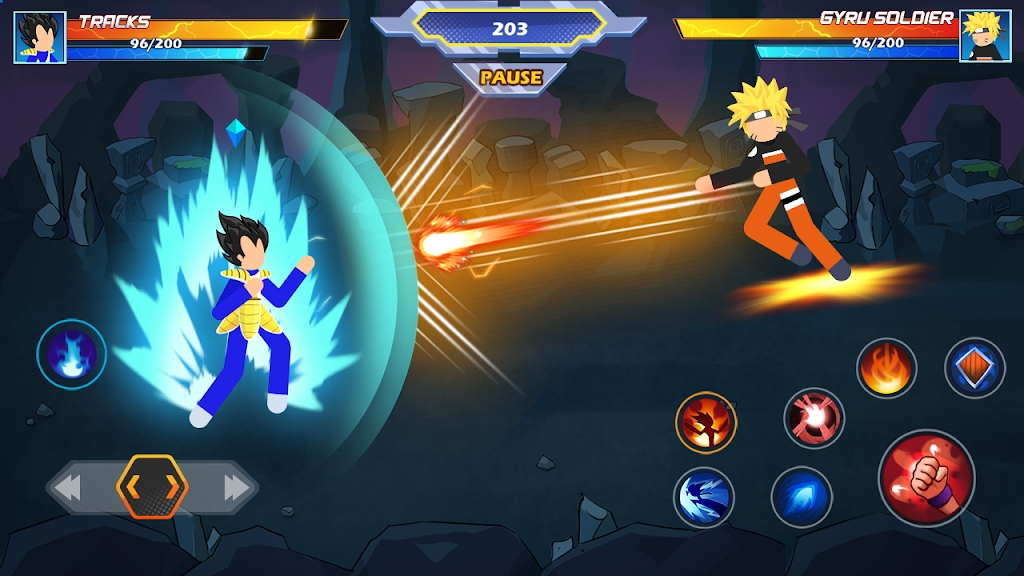1024x576 pixels.
Task: Use the blue diamond shield ability
Action: (974, 368)
